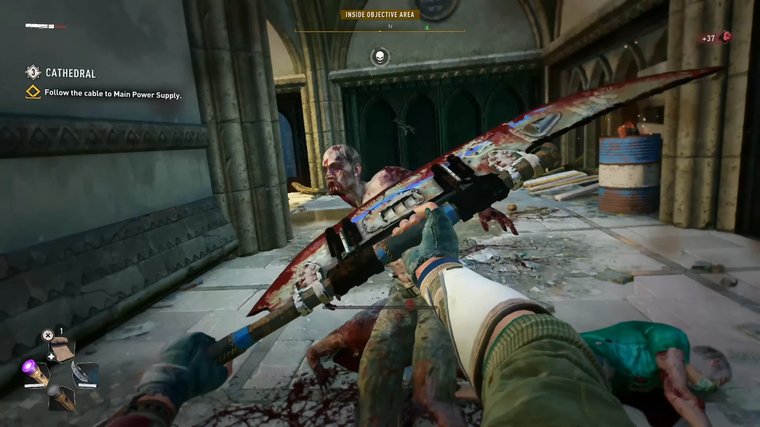Viewport: 760px width, 427px height.
Task: Click the quest objective marker icon
Action: coord(33,93)
